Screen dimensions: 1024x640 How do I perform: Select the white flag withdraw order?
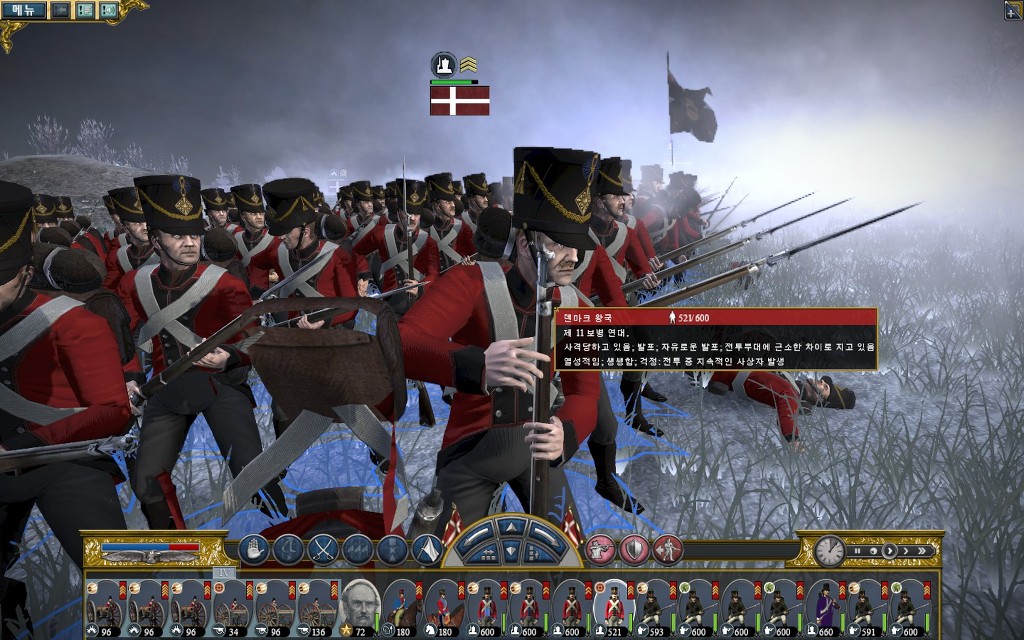pos(427,549)
